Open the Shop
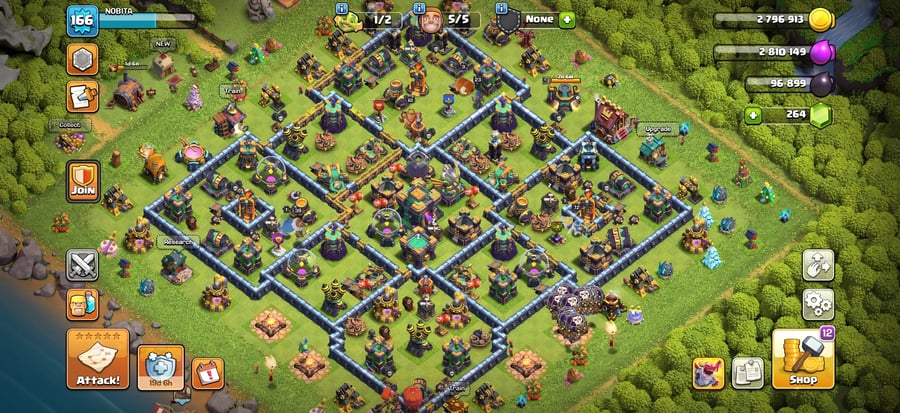Image resolution: width=900 pixels, height=413 pixels. pyautogui.click(x=802, y=359)
